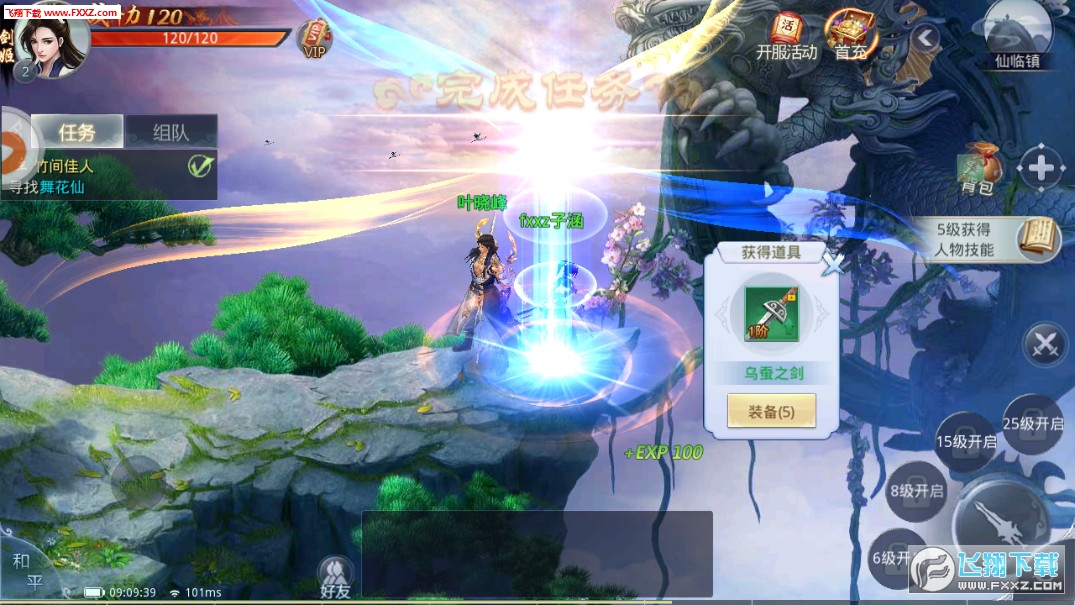Open the 好友 friends list
This screenshot has height=605, width=1075.
tap(335, 575)
